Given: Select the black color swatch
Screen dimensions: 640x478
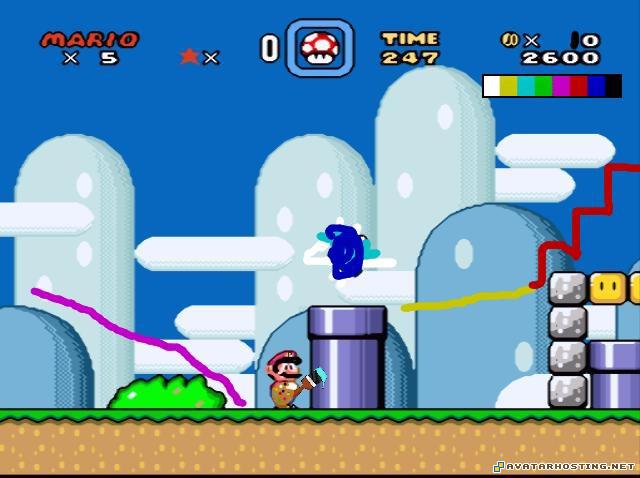Looking at the screenshot, I should tap(613, 87).
